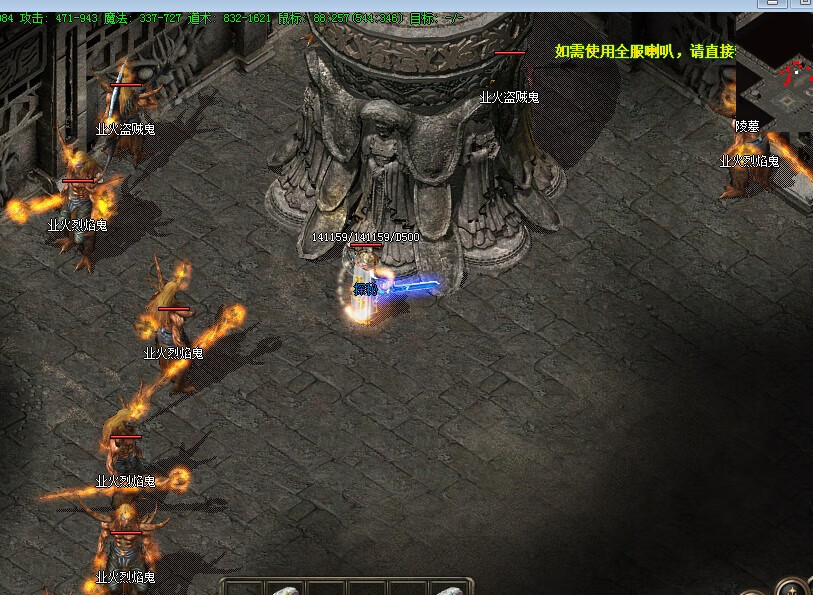813x595 pixels.
Task: Click the 陵墓 tomb minimap
Action: (x=776, y=74)
